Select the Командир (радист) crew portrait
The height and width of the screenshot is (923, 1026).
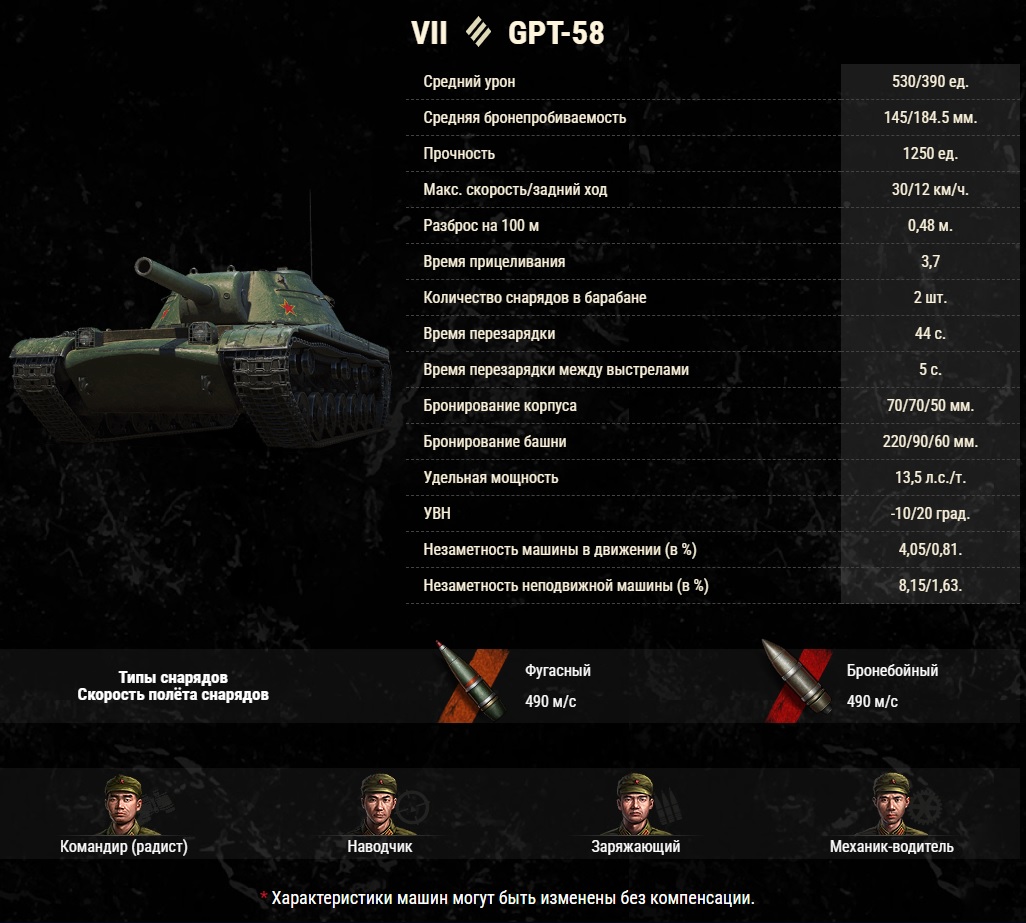pos(124,803)
